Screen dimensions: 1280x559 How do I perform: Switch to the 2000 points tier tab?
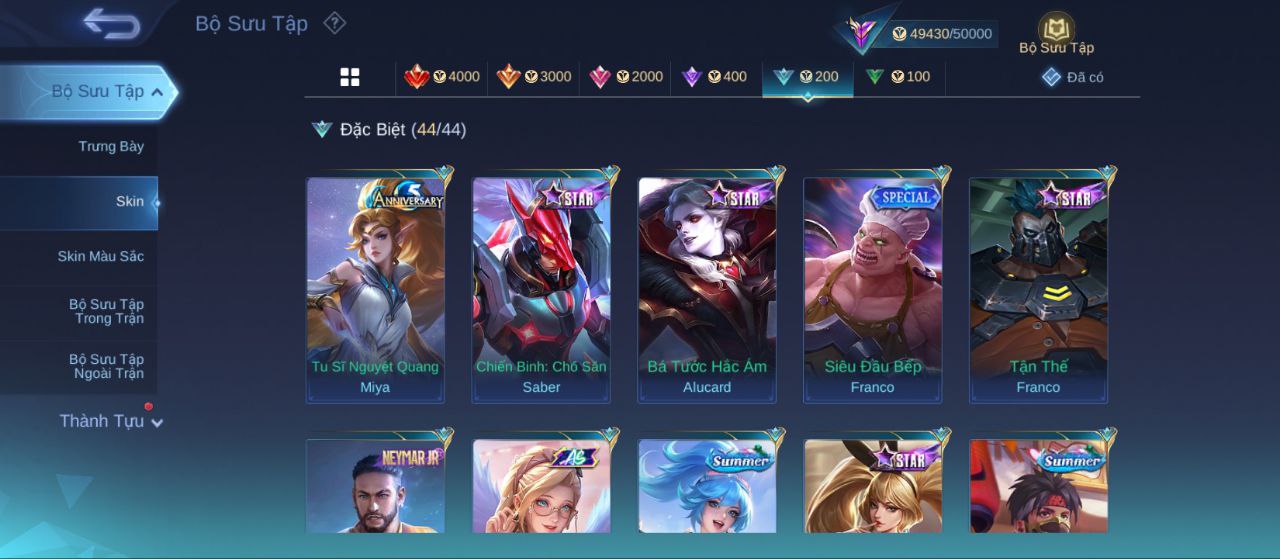click(x=626, y=77)
